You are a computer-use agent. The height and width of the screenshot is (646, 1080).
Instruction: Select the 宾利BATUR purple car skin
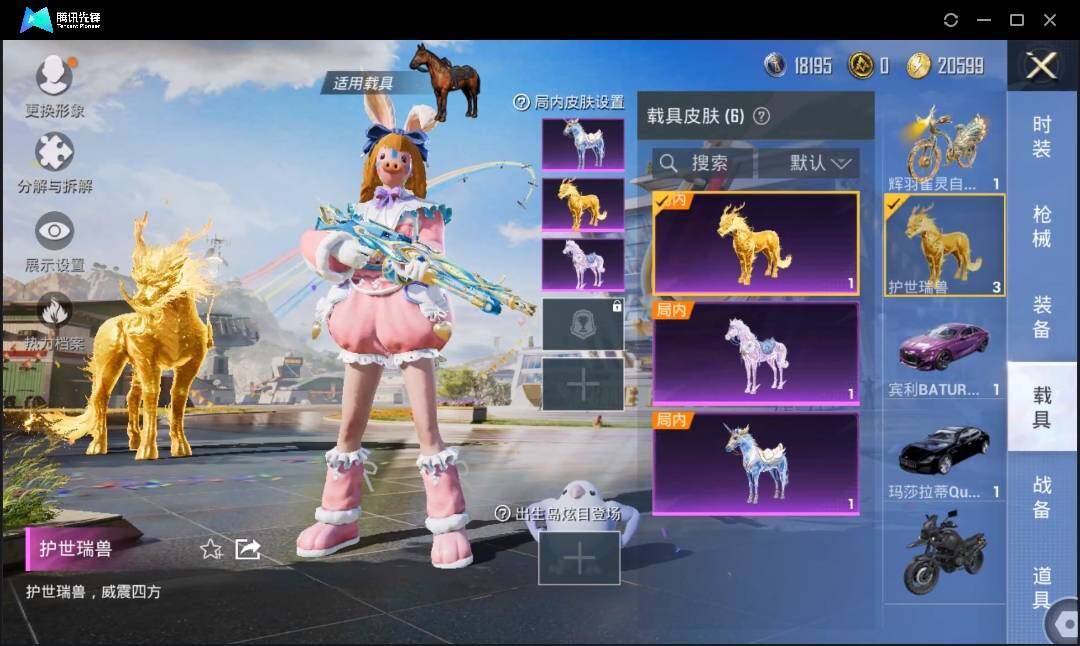[x=944, y=357]
